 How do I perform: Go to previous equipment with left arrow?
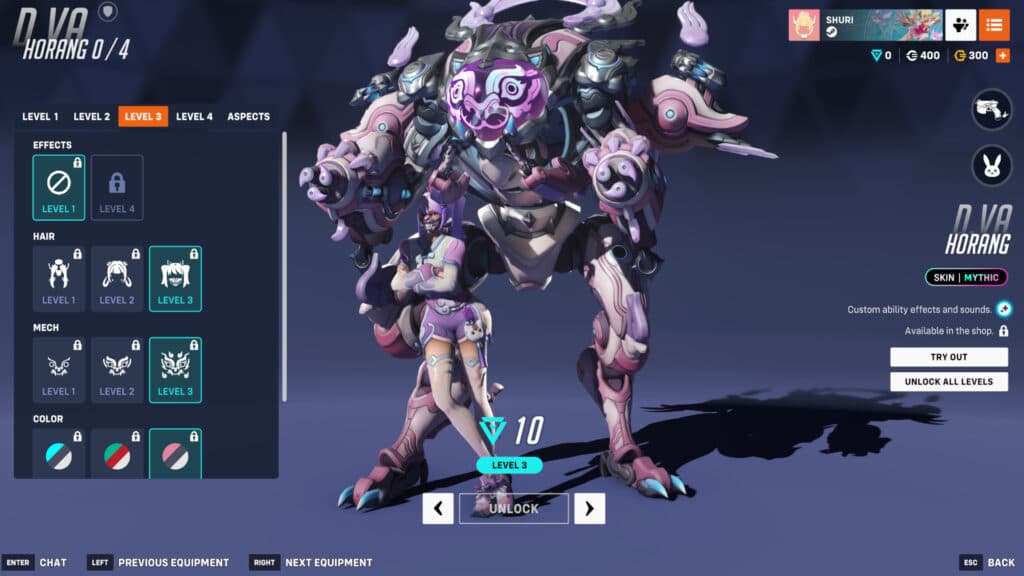[x=438, y=508]
